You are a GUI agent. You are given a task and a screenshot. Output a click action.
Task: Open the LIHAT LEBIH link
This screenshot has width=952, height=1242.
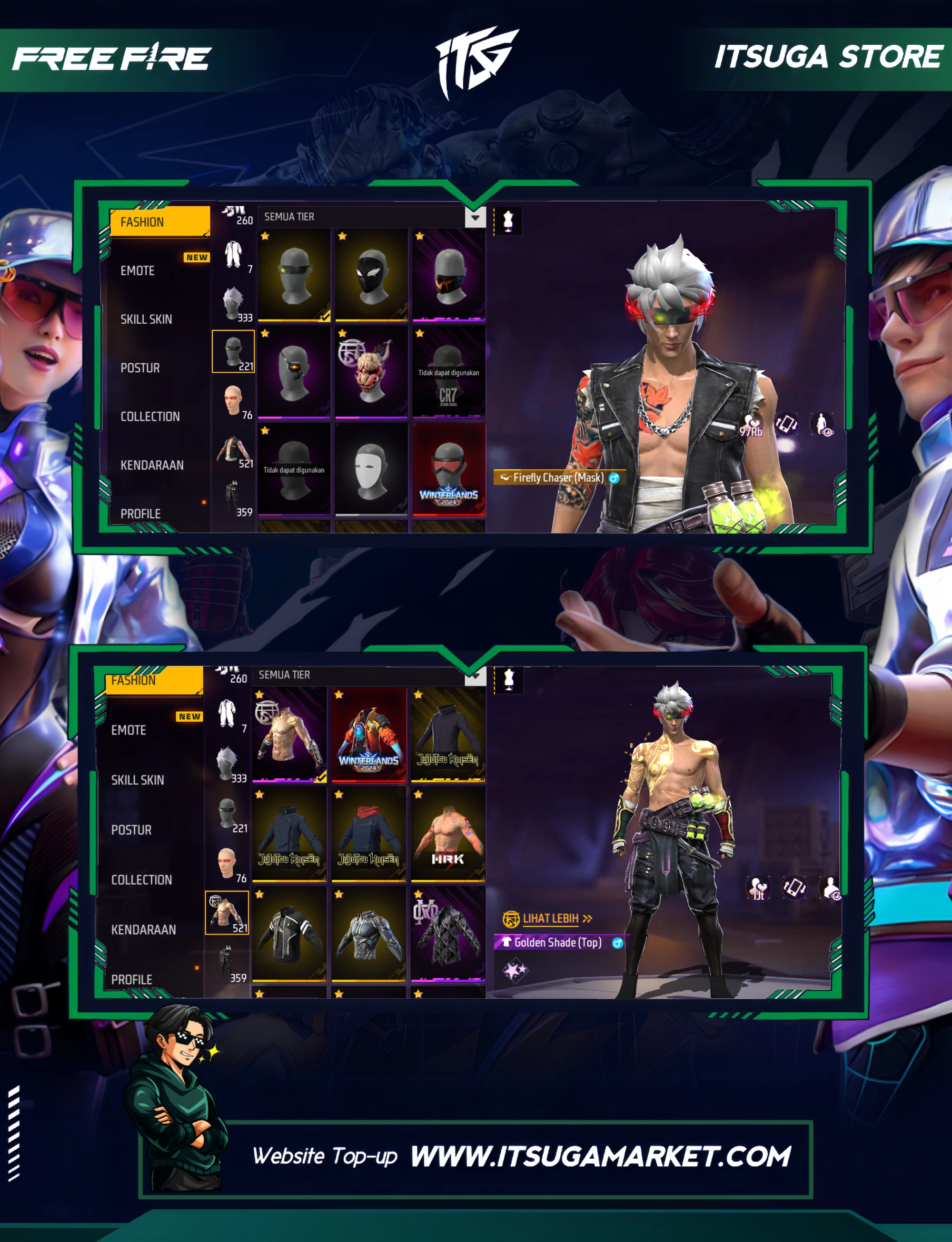pos(550,918)
